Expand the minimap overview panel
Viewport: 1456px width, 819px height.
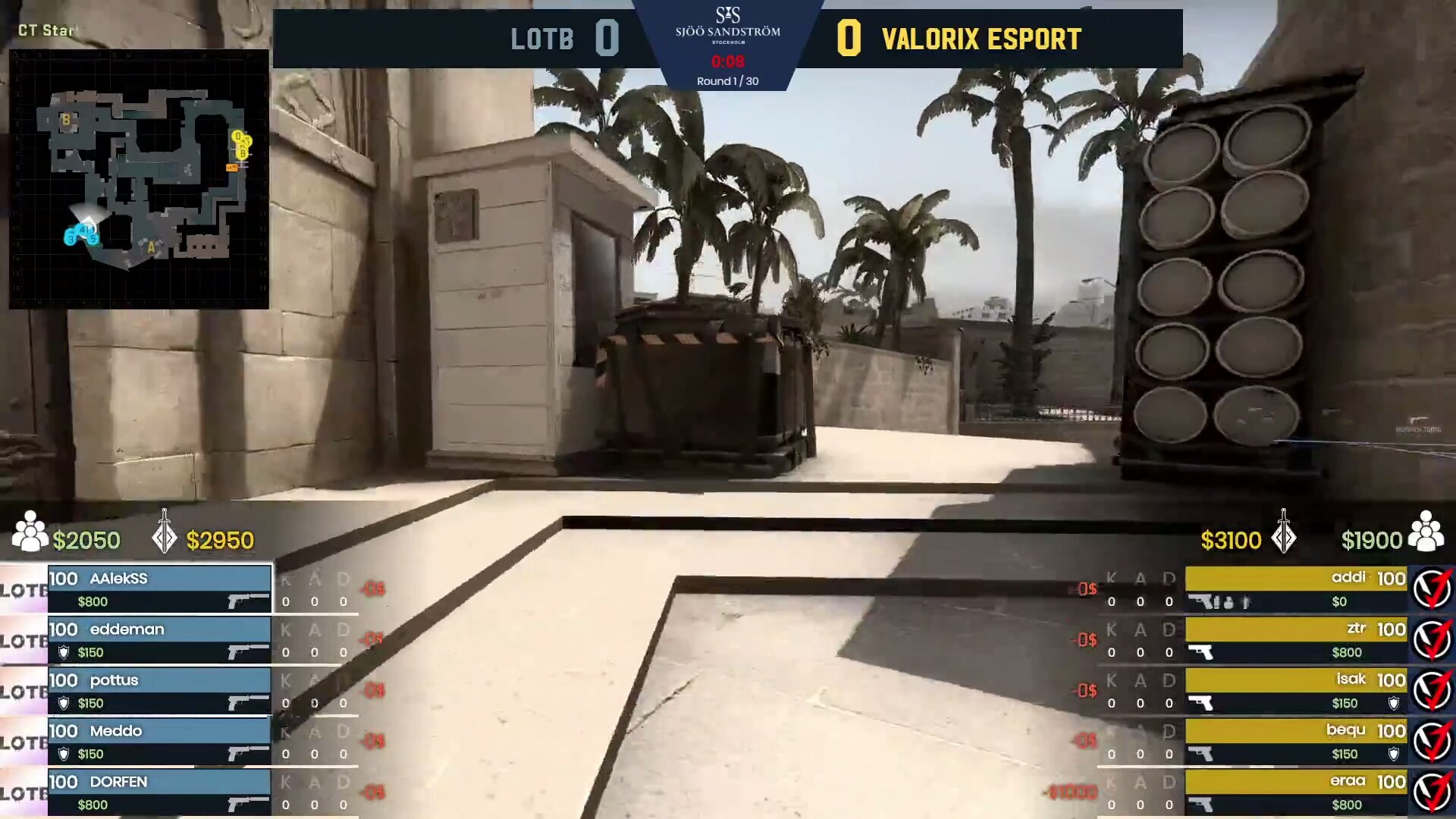point(140,179)
